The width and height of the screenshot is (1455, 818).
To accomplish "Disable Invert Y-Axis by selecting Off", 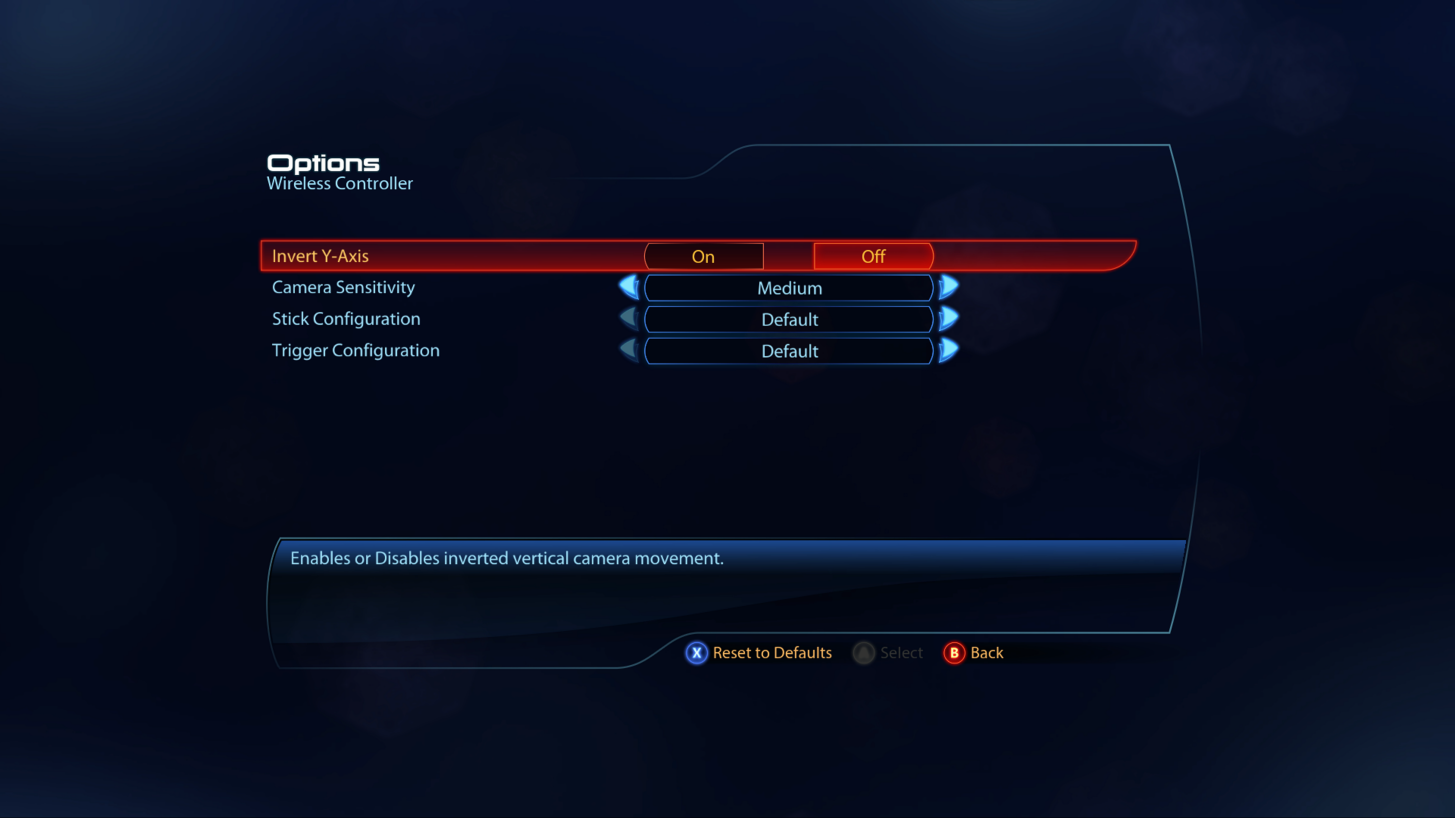I will click(872, 256).
